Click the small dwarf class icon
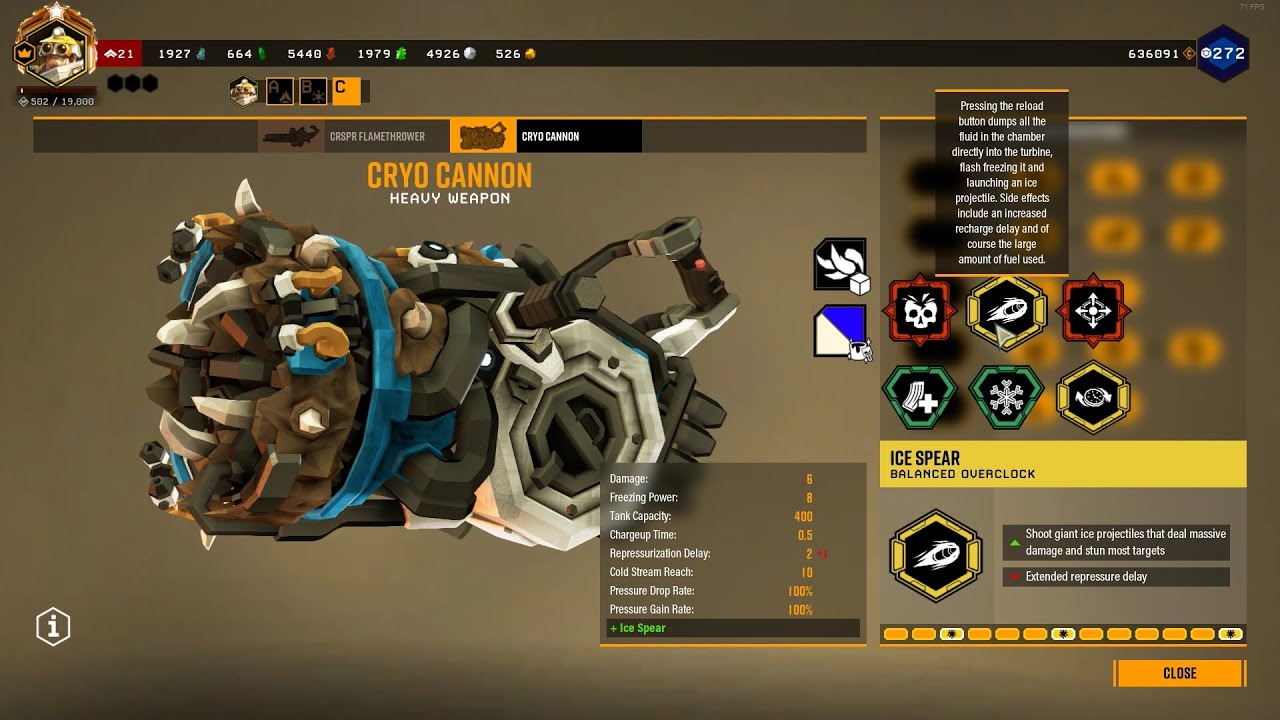 [243, 91]
